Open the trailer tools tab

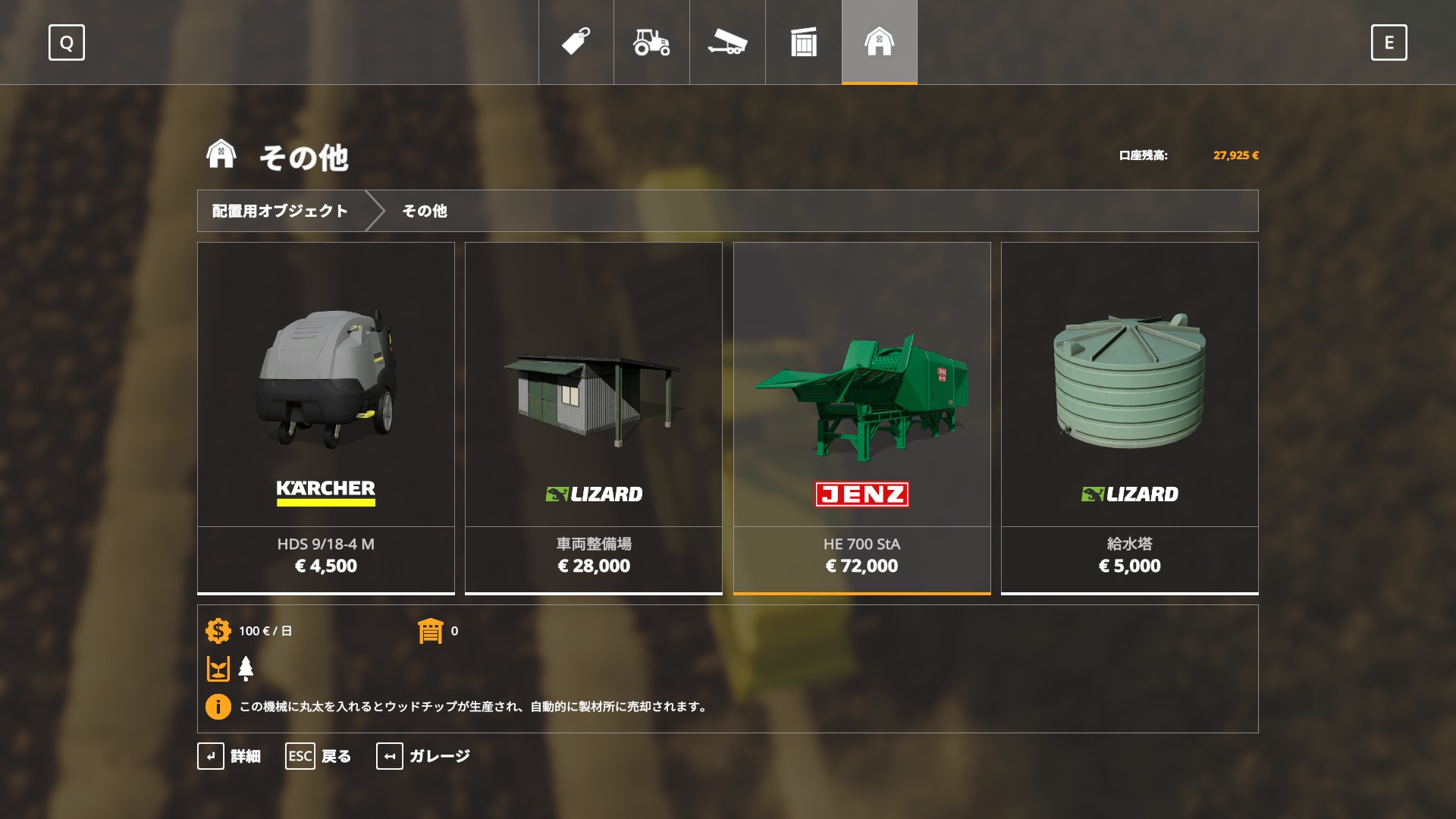727,42
